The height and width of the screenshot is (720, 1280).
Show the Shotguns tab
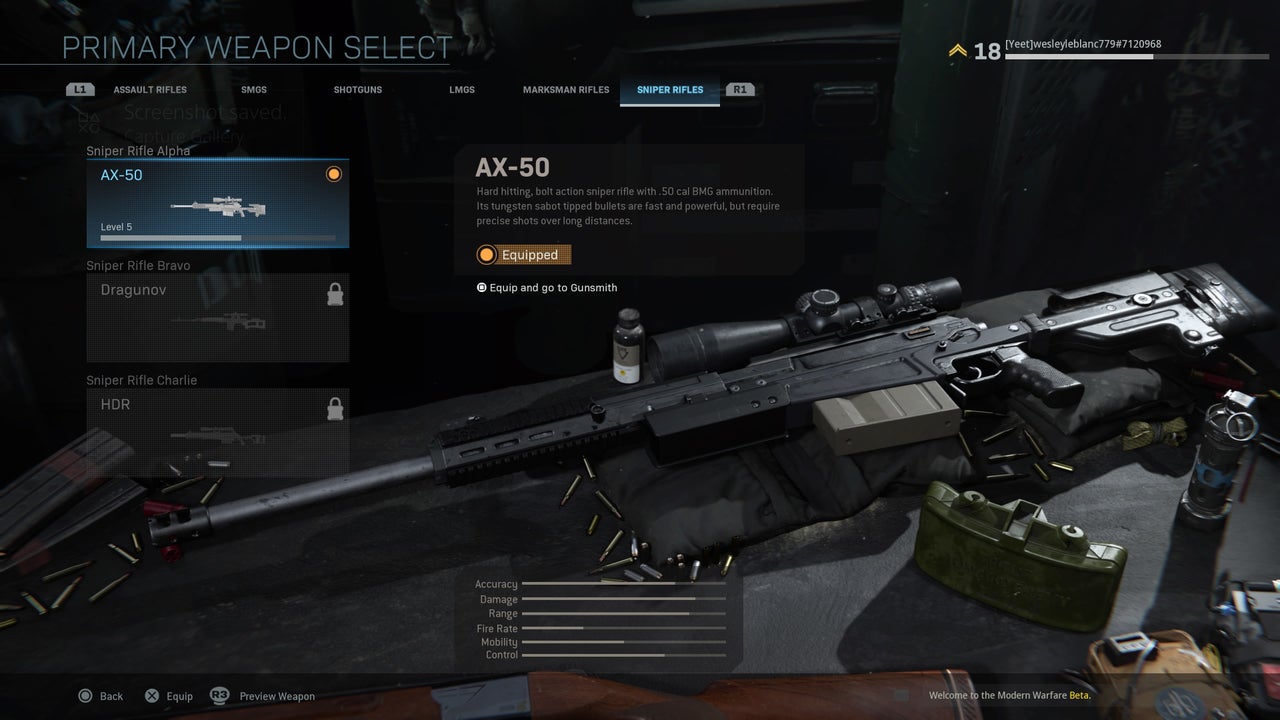[x=358, y=90]
